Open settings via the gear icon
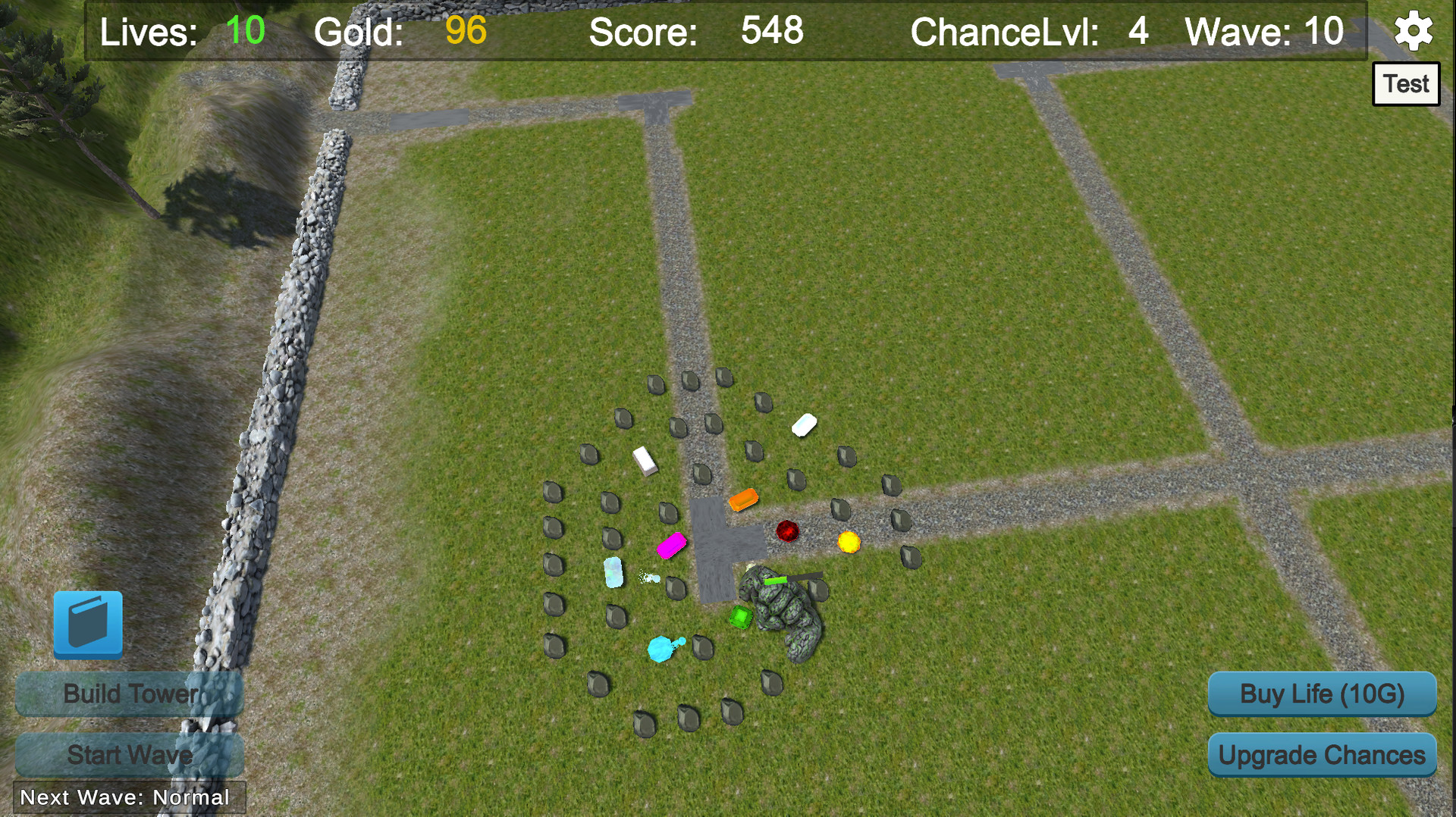The width and height of the screenshot is (1456, 817). (1412, 32)
